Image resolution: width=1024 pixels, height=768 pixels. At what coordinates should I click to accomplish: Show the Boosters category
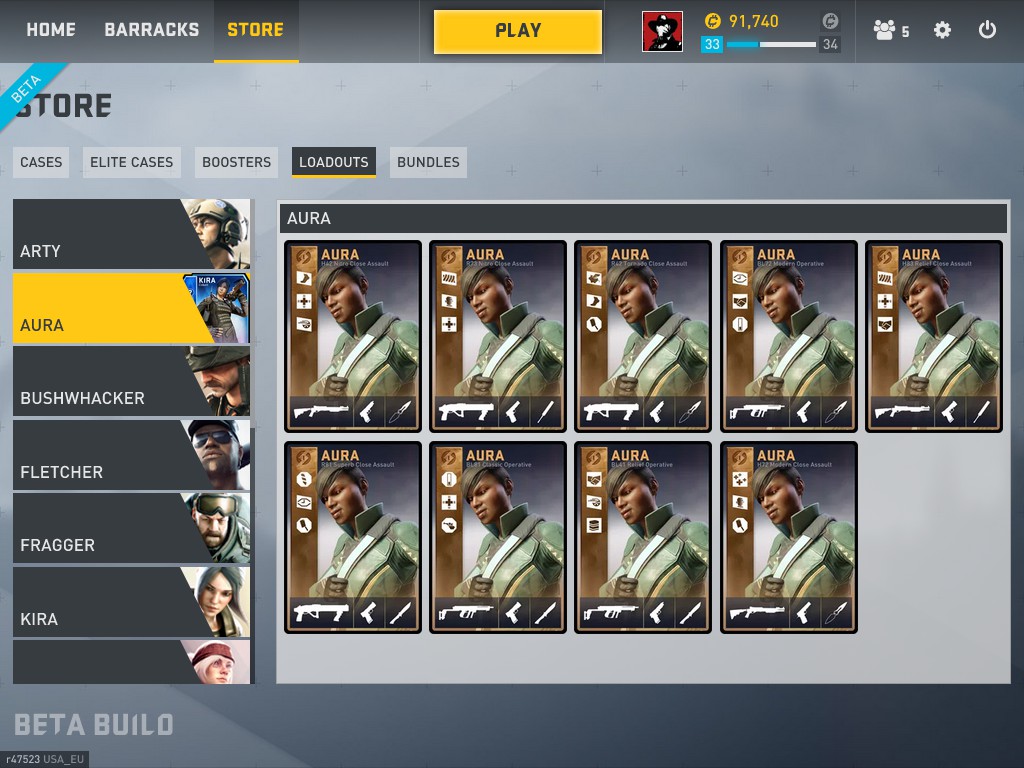point(236,162)
